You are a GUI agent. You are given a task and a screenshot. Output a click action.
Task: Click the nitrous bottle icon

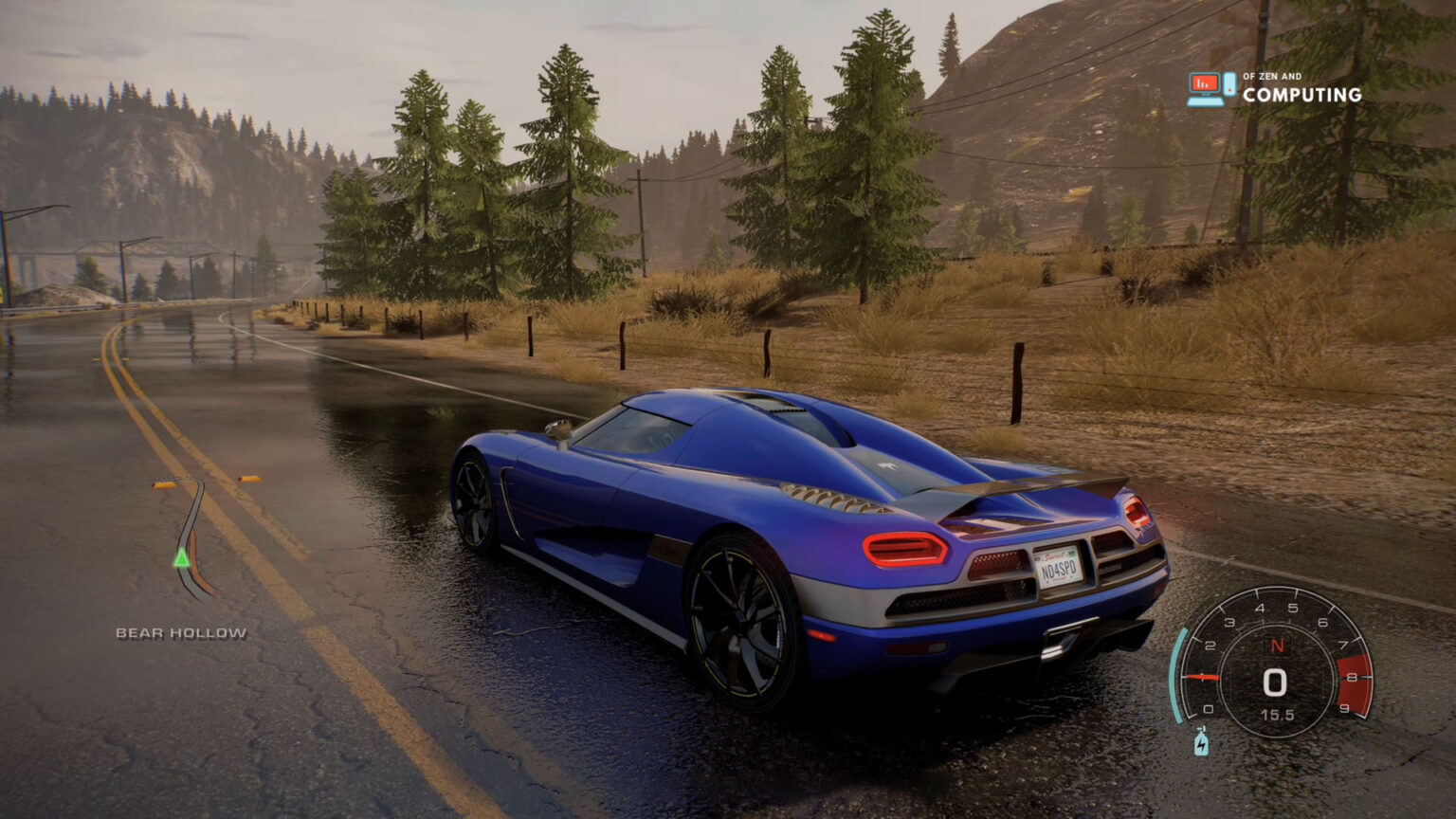click(1202, 743)
